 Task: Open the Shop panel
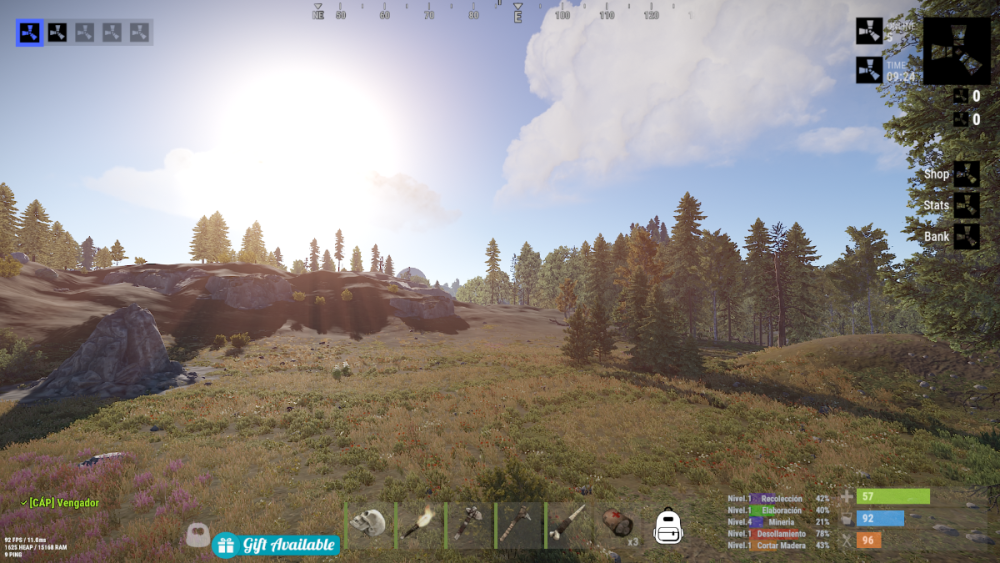(965, 174)
